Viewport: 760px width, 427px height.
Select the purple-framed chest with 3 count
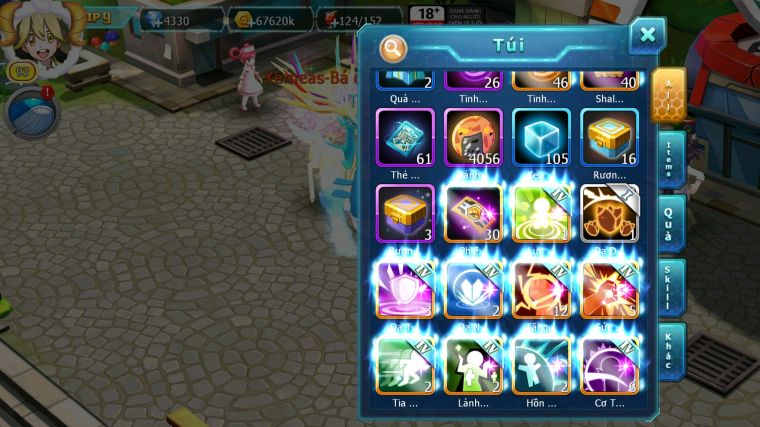[405, 213]
